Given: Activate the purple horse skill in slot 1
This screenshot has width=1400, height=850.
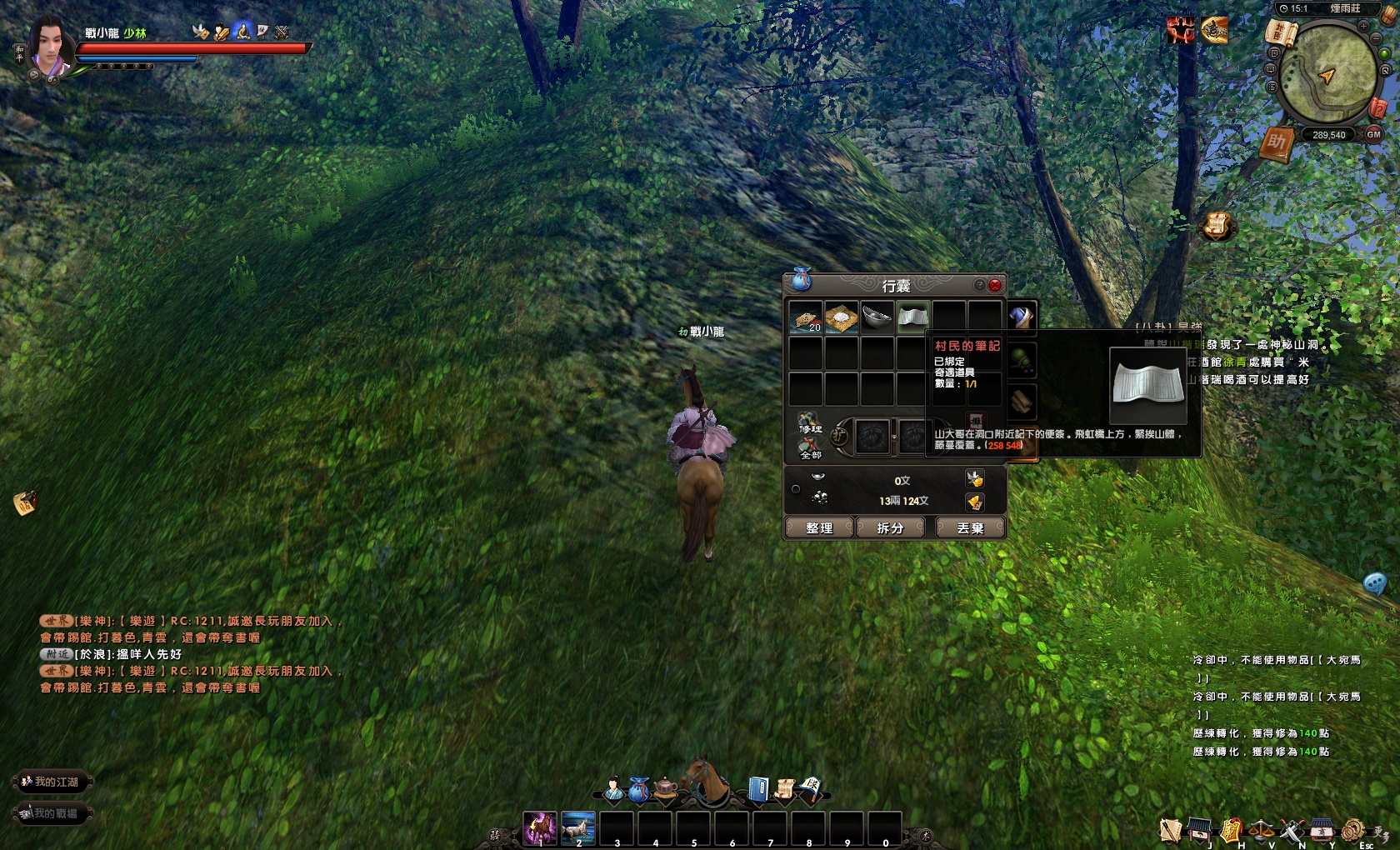Looking at the screenshot, I should pos(540,827).
